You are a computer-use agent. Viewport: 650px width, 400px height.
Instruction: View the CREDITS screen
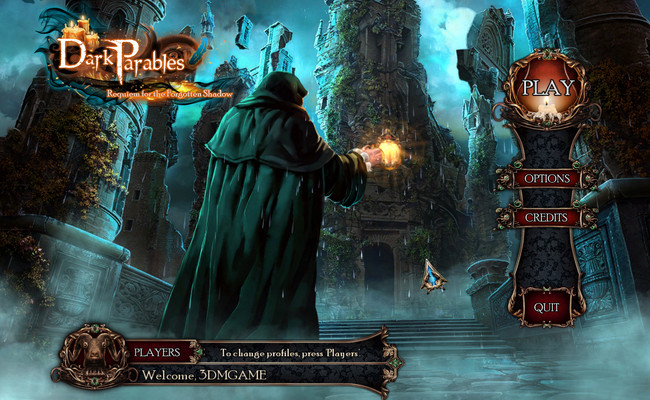tap(545, 218)
